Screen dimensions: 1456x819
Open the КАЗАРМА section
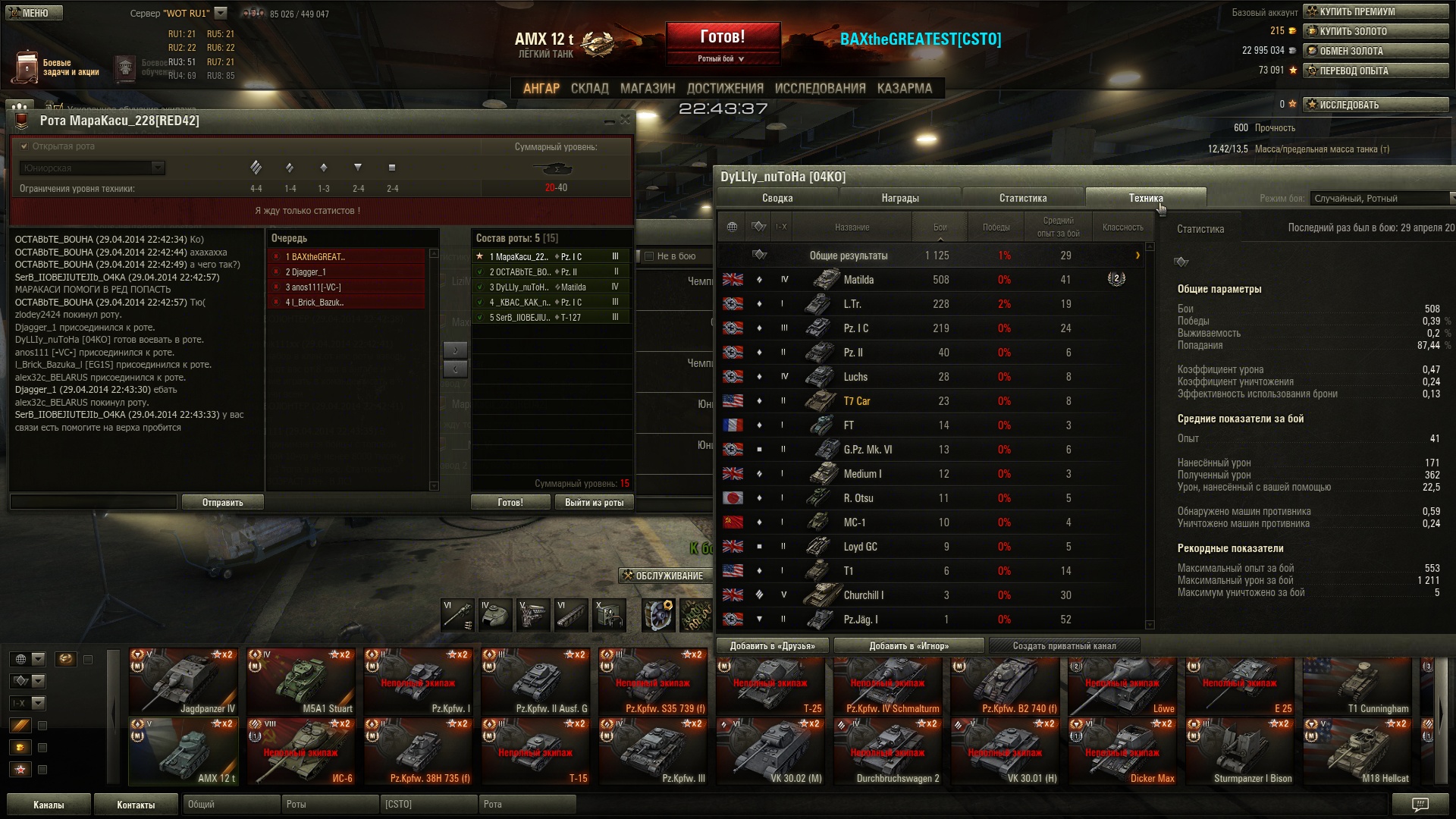[904, 88]
